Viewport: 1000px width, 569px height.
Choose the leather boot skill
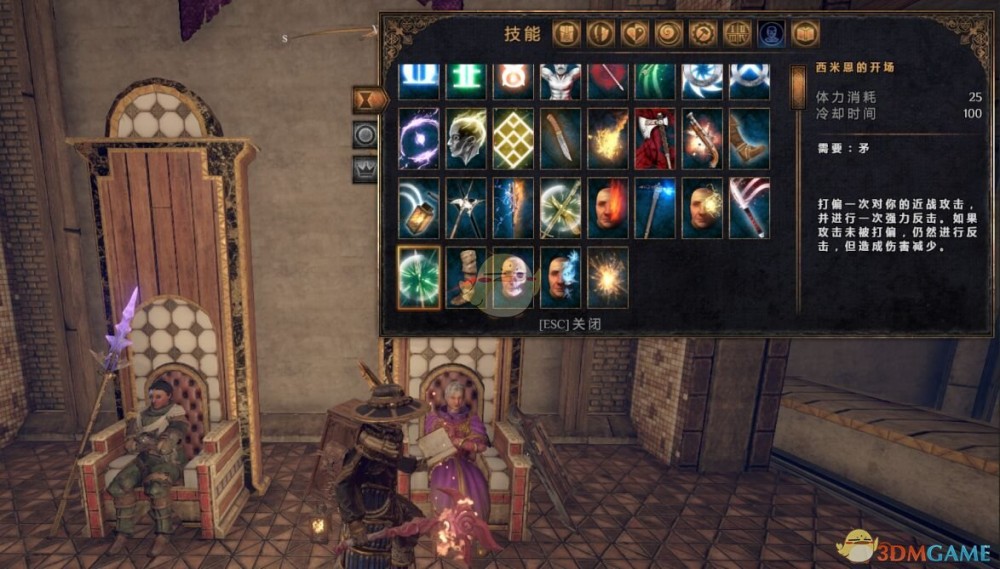[x=749, y=138]
